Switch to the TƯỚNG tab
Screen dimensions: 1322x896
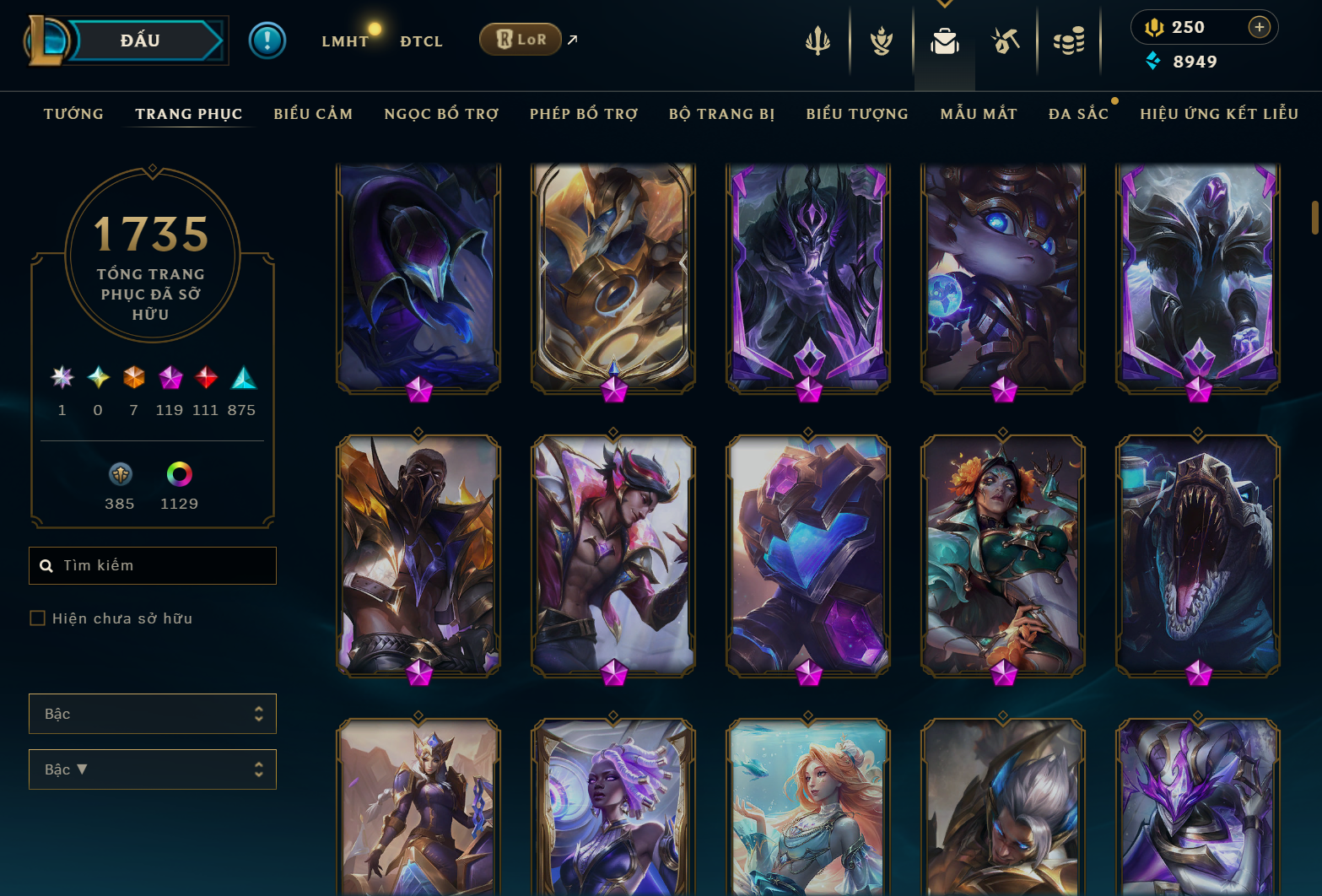(x=73, y=113)
